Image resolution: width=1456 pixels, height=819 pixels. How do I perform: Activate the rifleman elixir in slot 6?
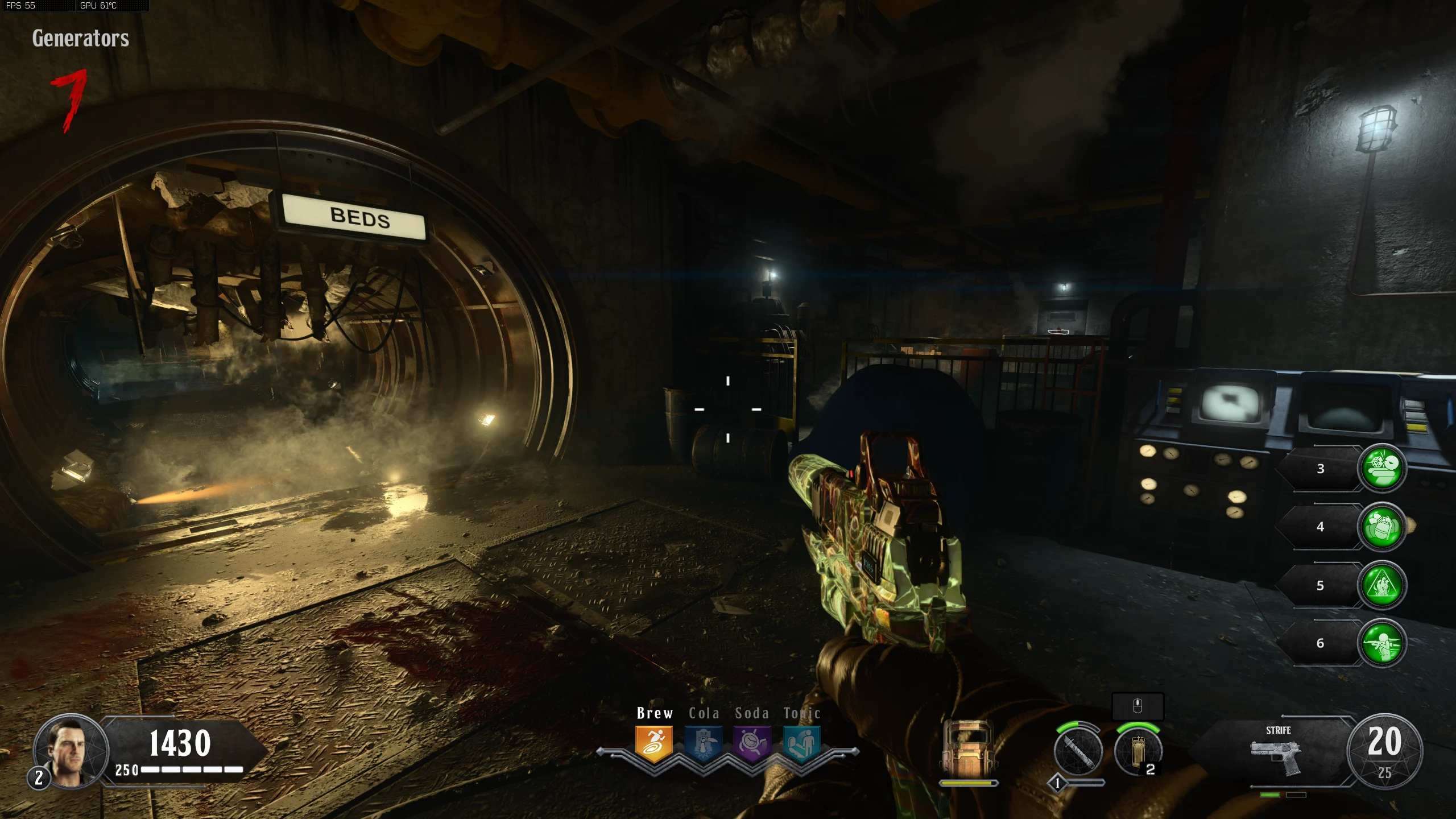tap(1382, 643)
